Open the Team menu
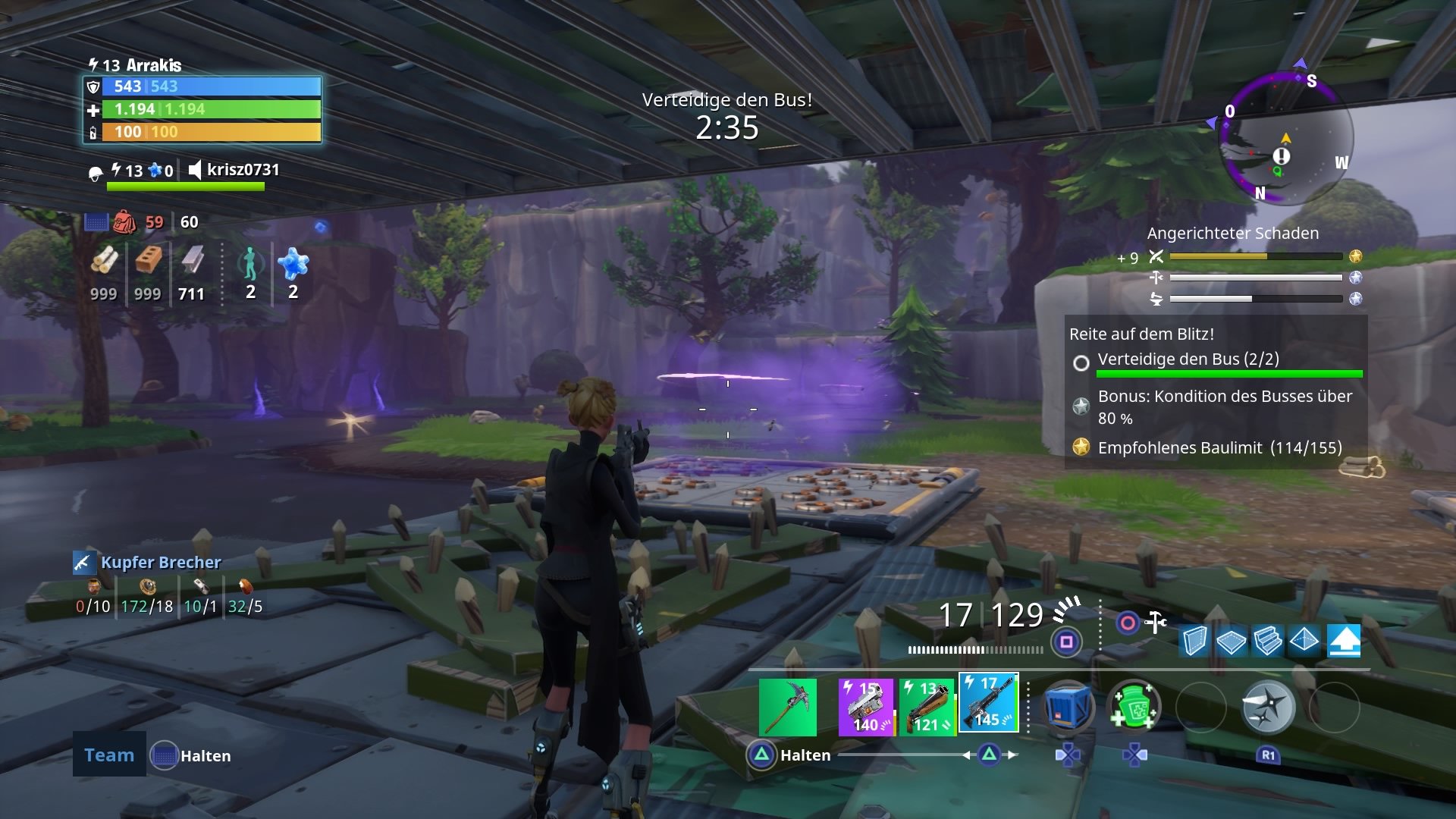Screen dimensions: 1456x819 (108, 755)
